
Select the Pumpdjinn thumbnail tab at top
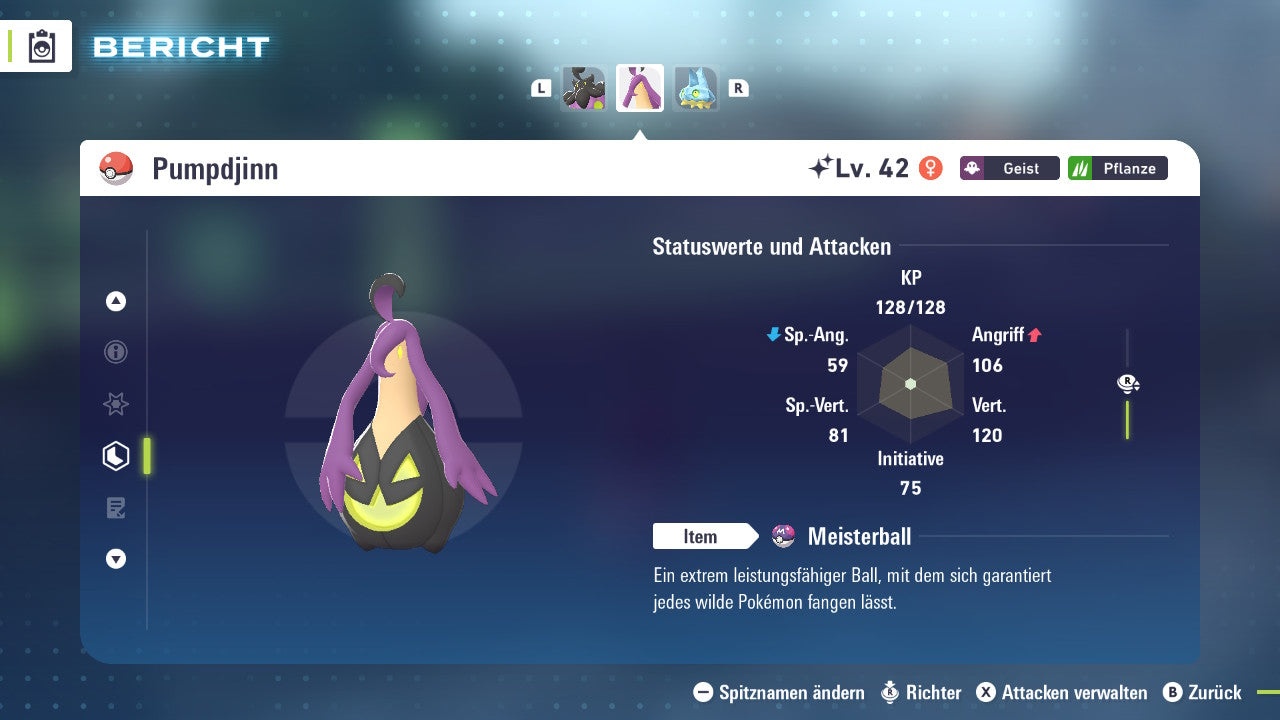(639, 87)
